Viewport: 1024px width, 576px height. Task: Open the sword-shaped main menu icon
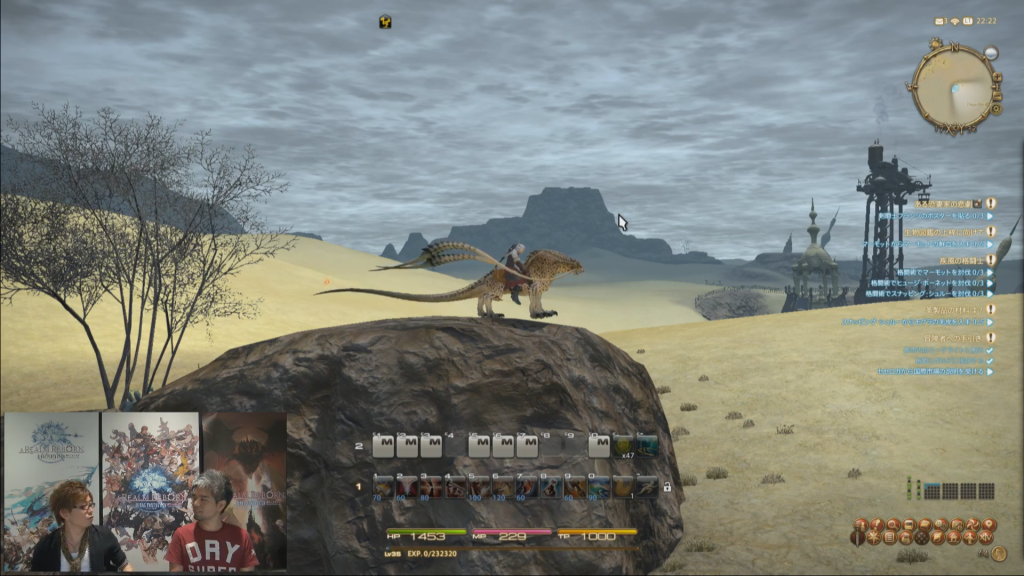point(858,538)
